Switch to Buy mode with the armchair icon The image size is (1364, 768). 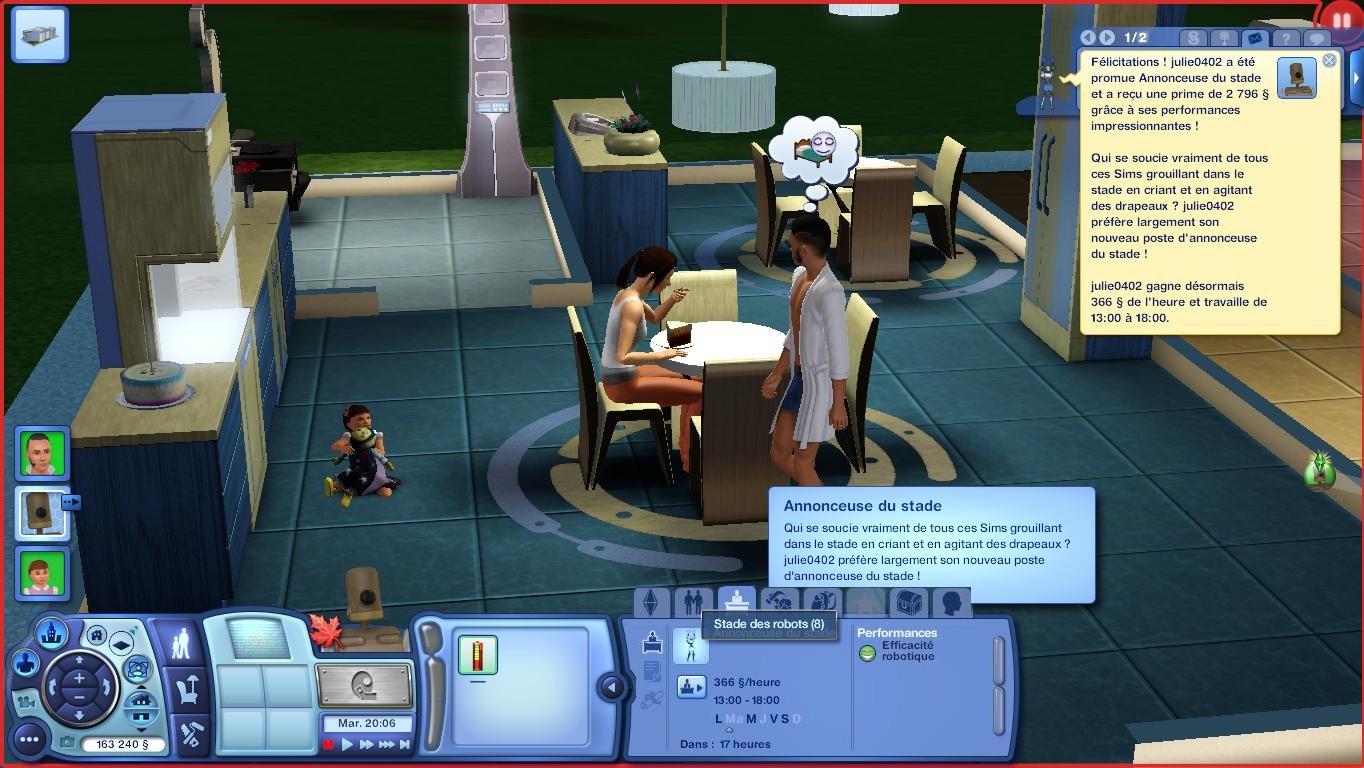[189, 690]
